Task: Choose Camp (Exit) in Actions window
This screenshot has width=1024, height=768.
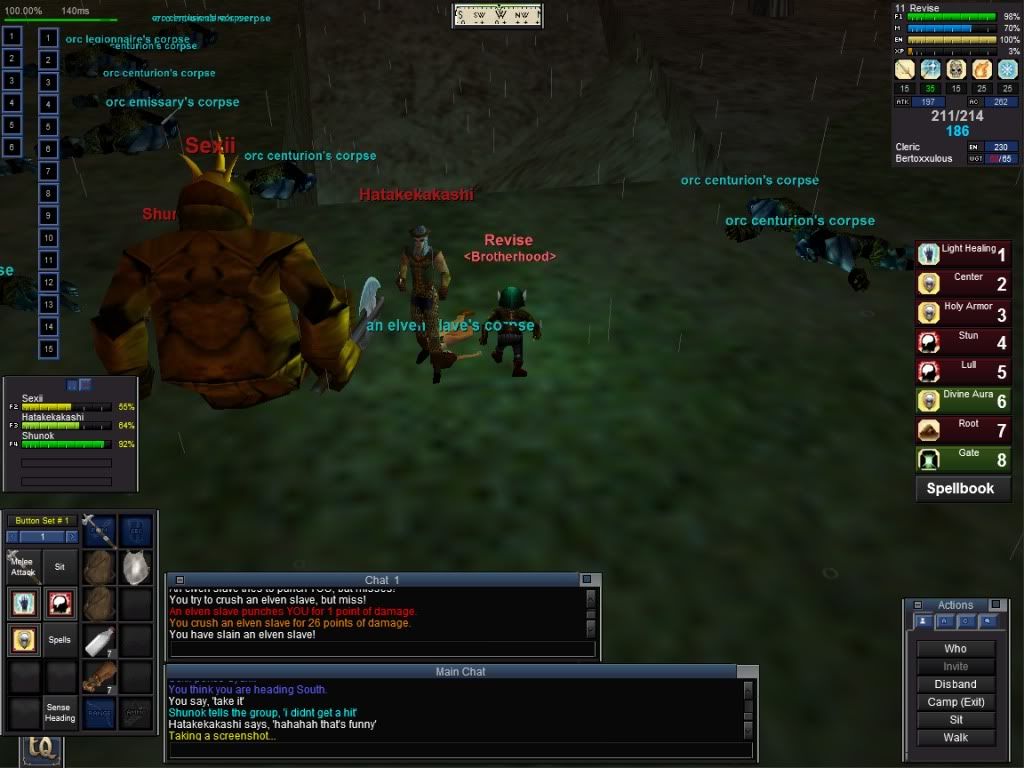Action: 955,702
